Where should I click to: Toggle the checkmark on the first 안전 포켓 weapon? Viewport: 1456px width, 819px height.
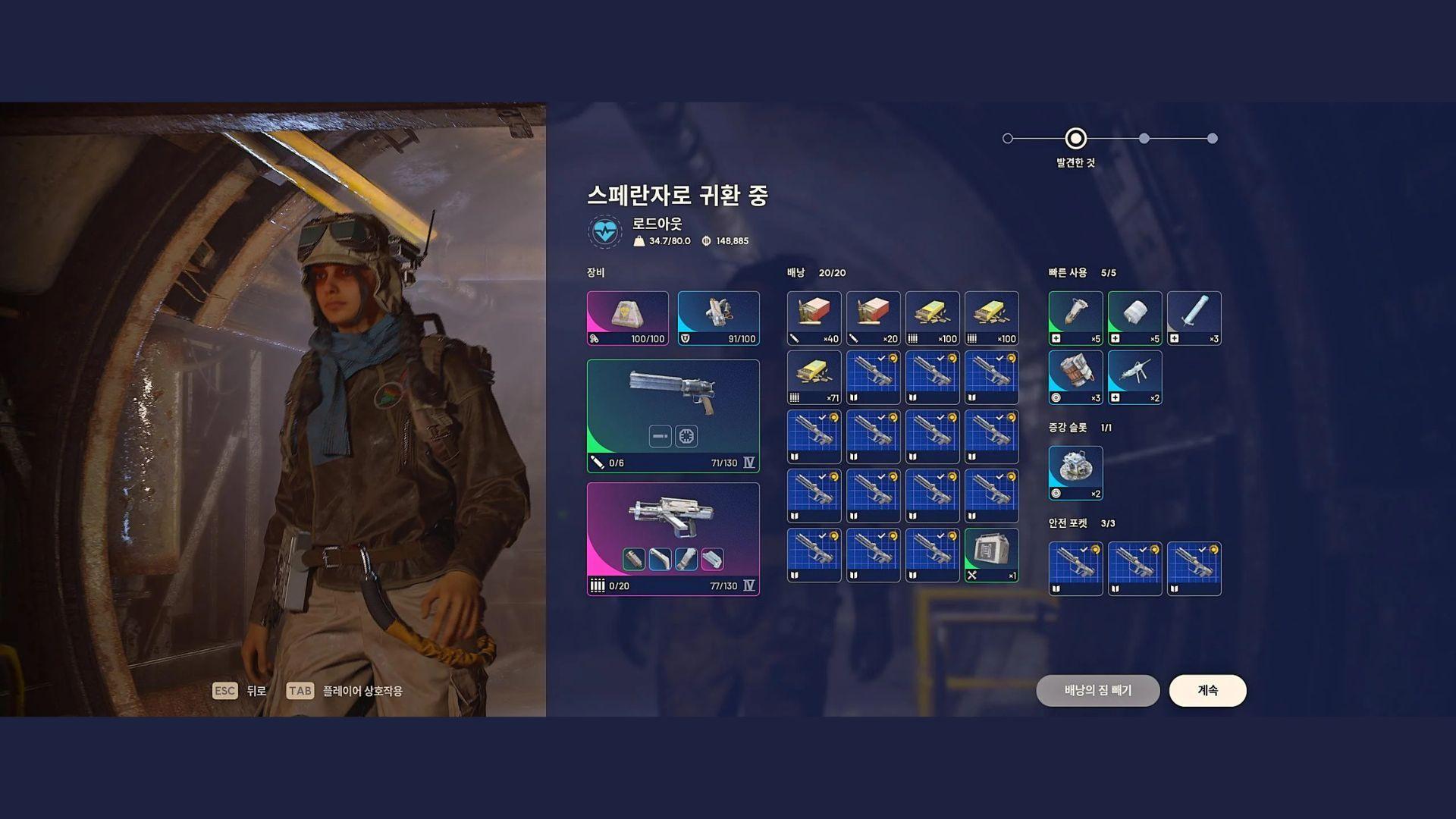(1084, 549)
